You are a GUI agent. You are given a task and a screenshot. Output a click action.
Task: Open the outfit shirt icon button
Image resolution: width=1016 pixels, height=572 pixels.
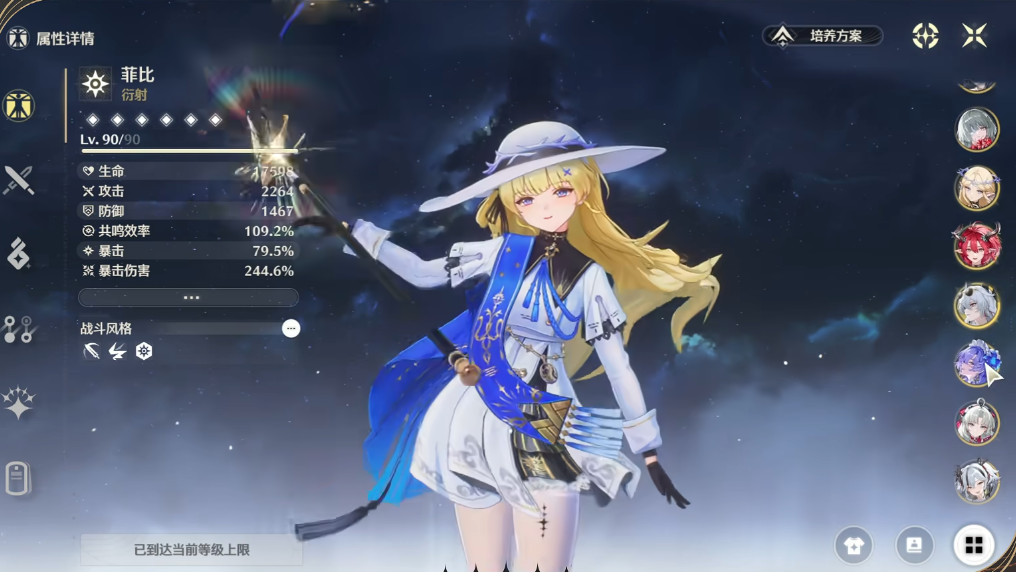pos(853,545)
